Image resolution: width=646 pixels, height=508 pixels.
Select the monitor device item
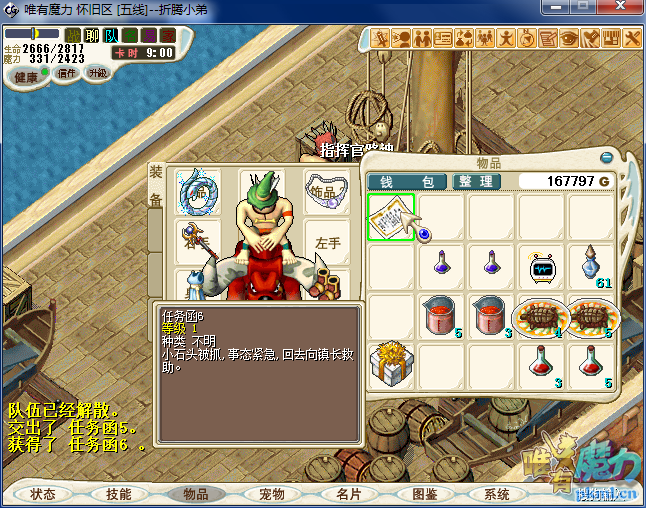pyautogui.click(x=541, y=267)
